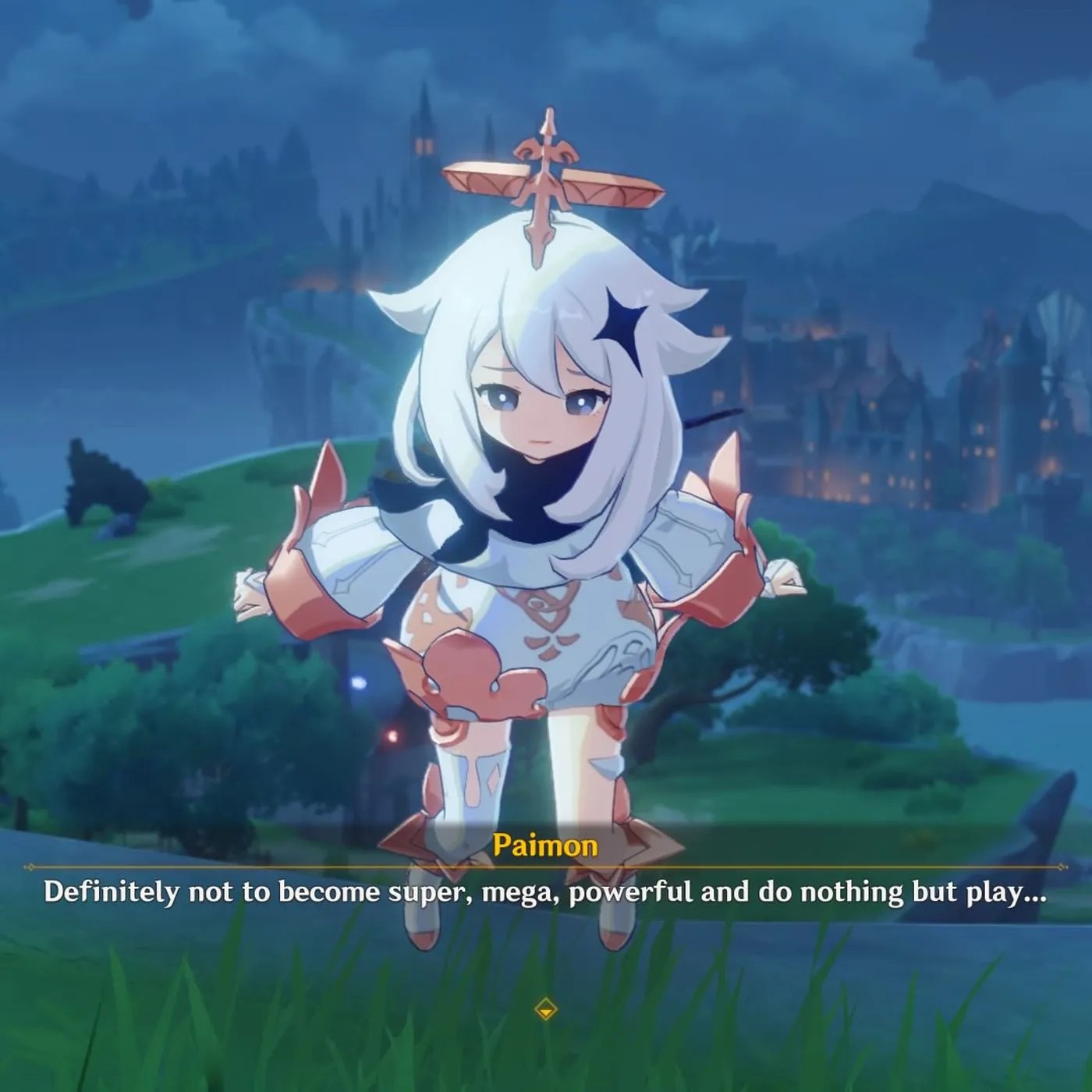Click the dialogue line starting with Definitely
The image size is (1092, 1092).
pos(546,895)
